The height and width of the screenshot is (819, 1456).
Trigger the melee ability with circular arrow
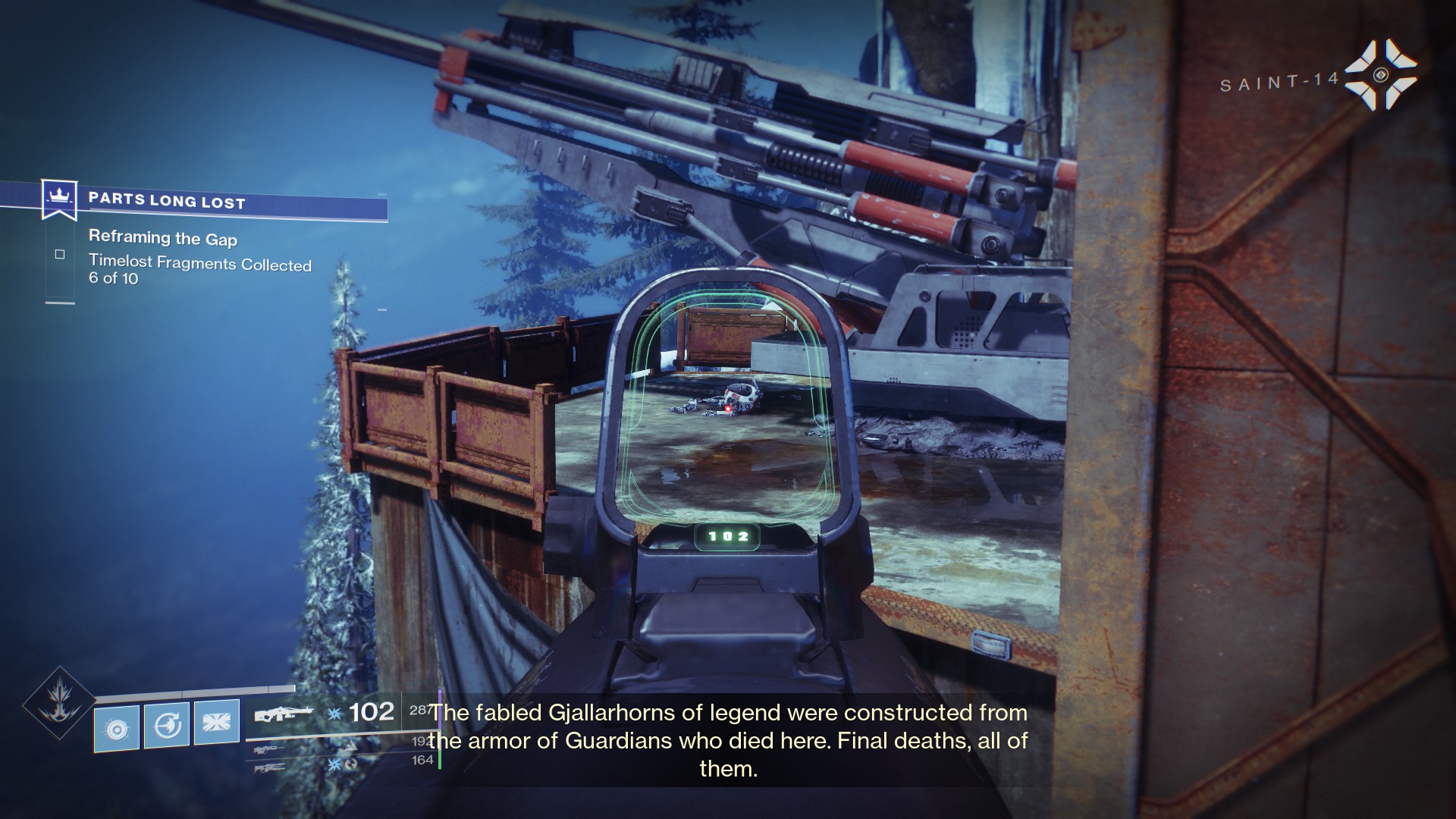click(167, 725)
